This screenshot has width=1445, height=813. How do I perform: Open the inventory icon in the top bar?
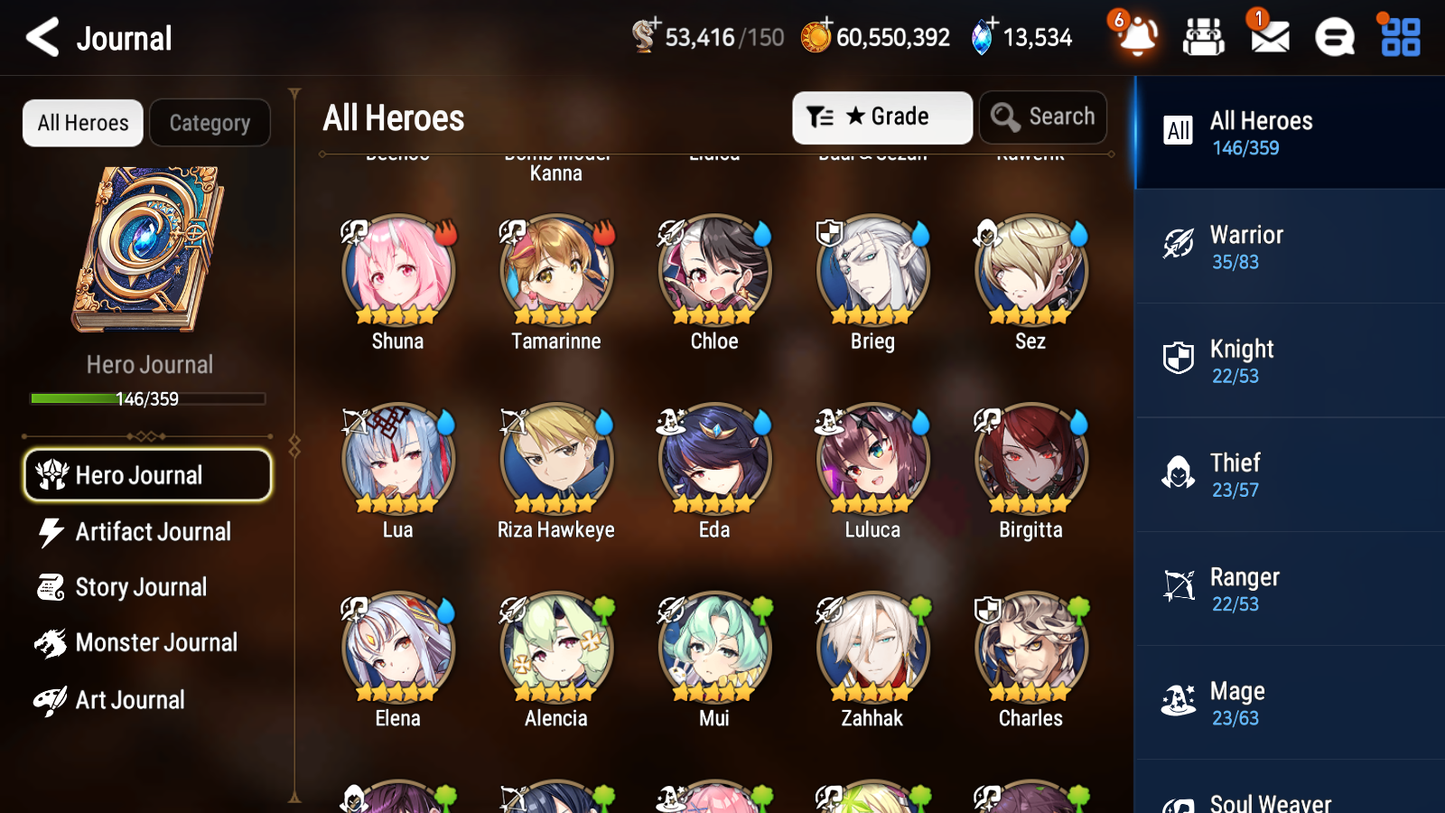1203,36
